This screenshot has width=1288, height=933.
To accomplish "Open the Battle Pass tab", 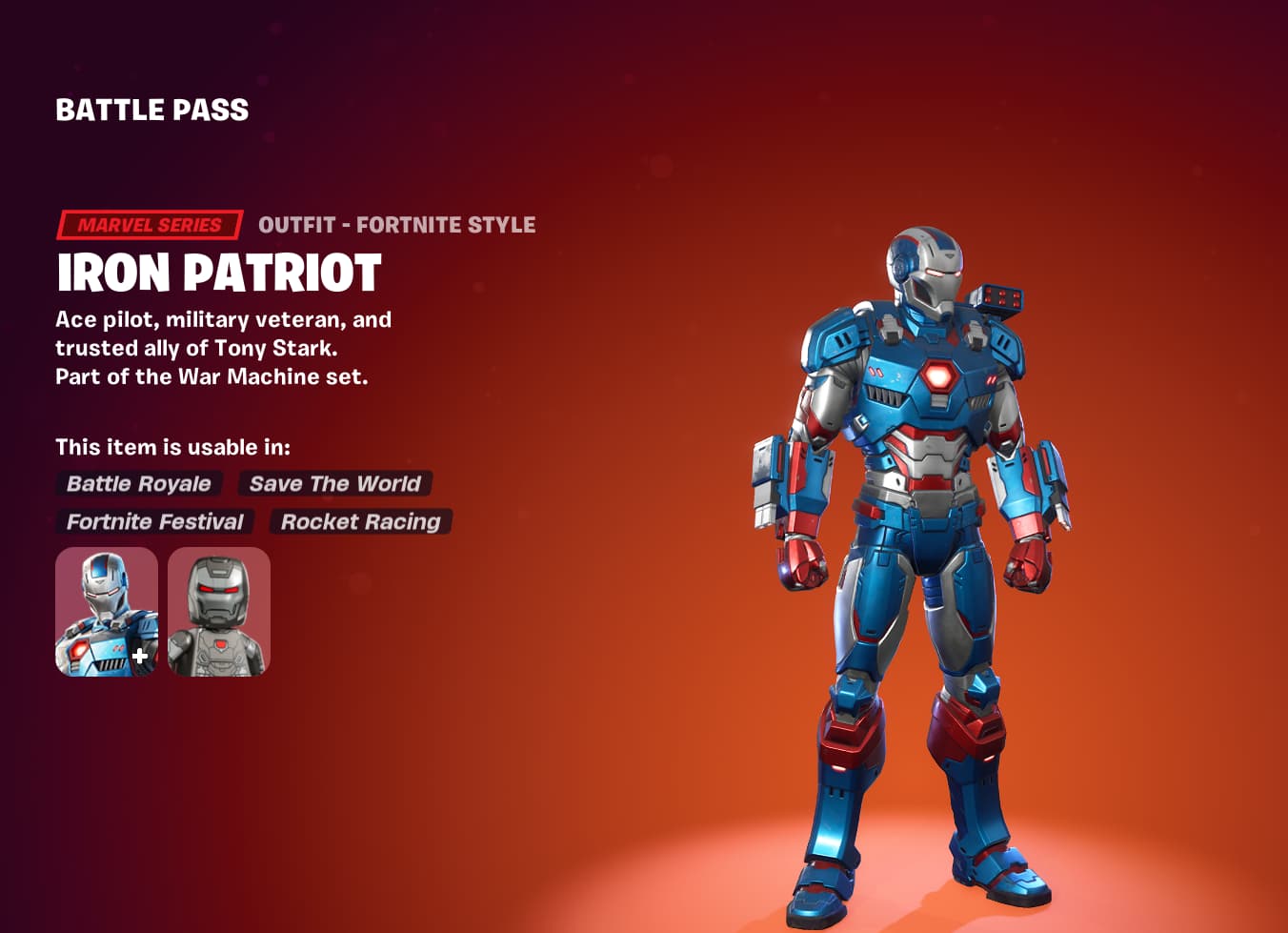I will click(x=151, y=110).
